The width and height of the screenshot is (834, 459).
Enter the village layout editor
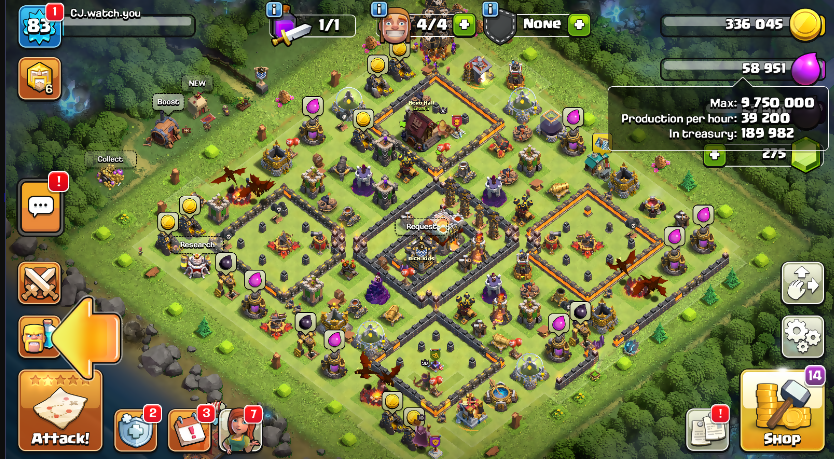coord(802,284)
